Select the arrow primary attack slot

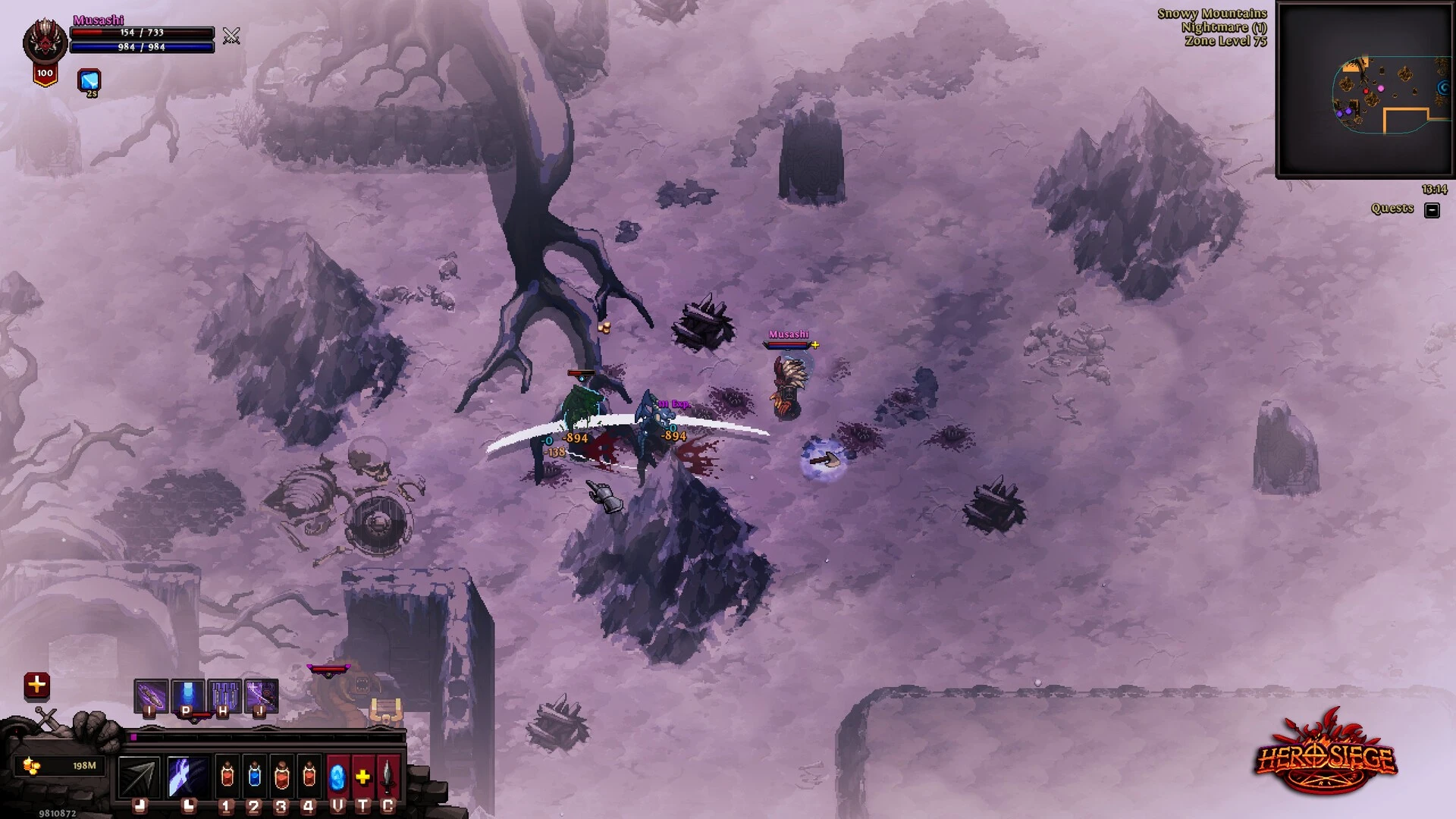coord(140,777)
